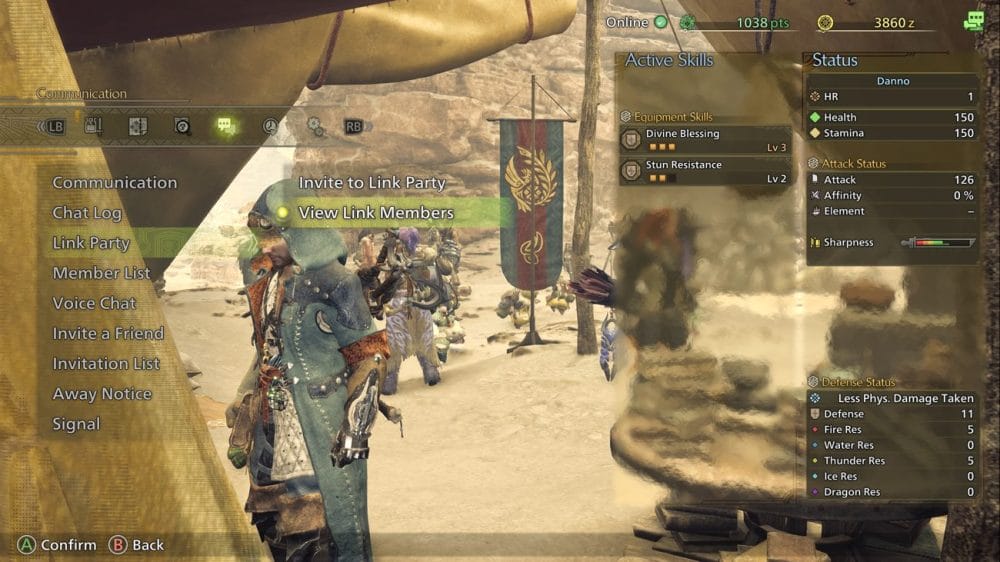Open the Communication menu entry

pos(114,183)
